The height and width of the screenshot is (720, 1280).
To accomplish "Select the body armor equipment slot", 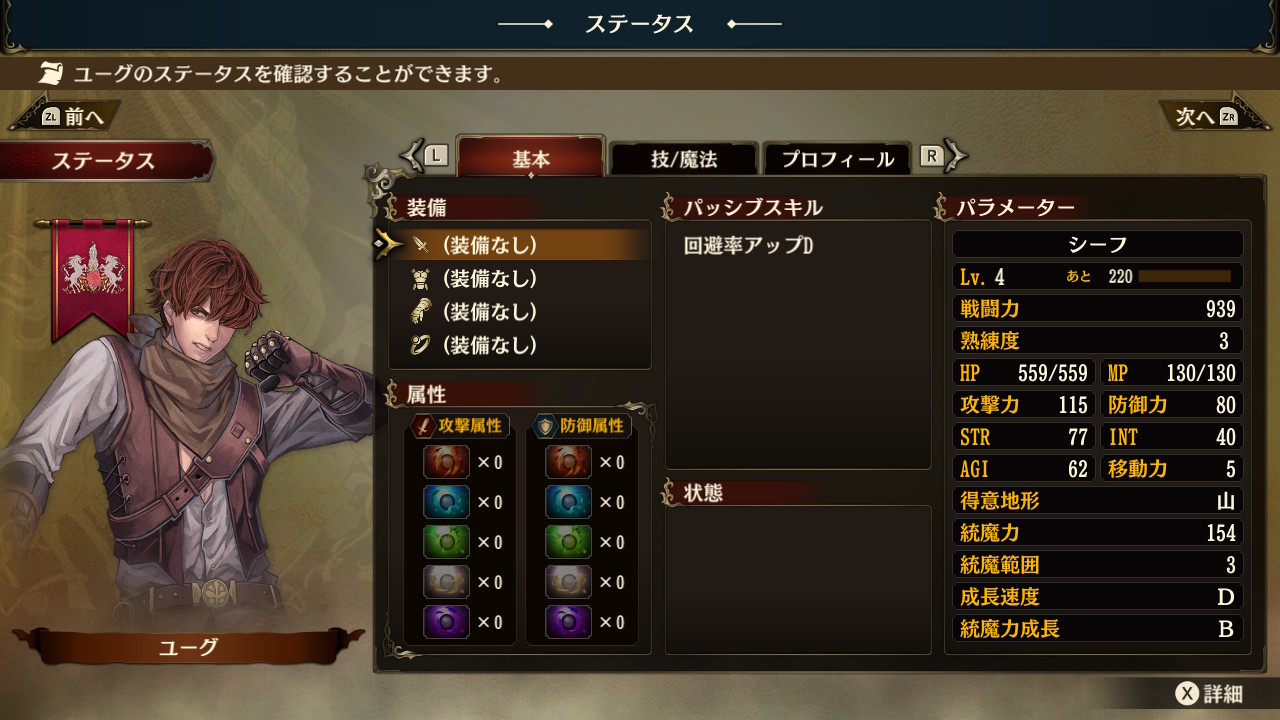I will tap(518, 278).
